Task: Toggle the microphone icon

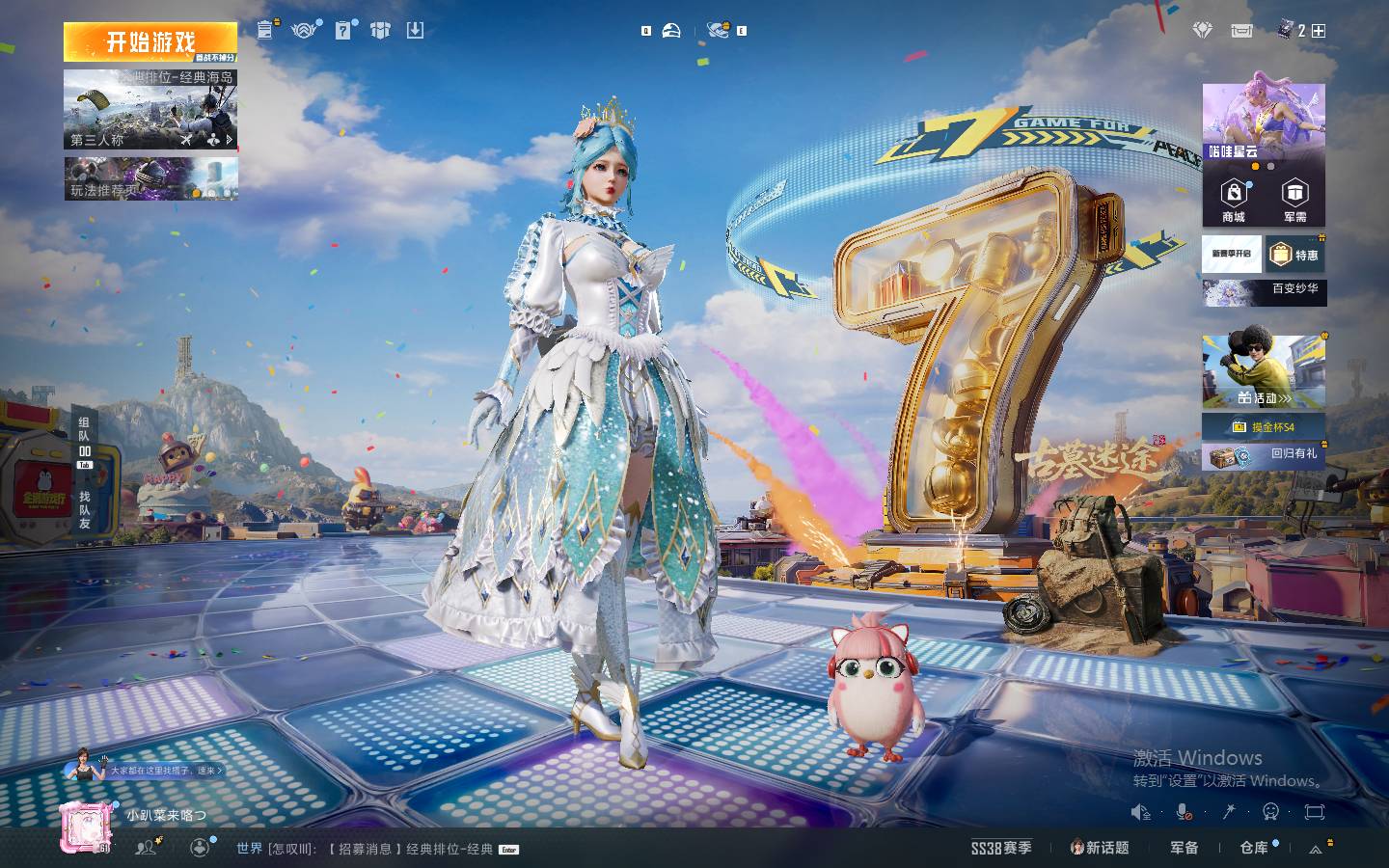Action: click(x=1184, y=812)
